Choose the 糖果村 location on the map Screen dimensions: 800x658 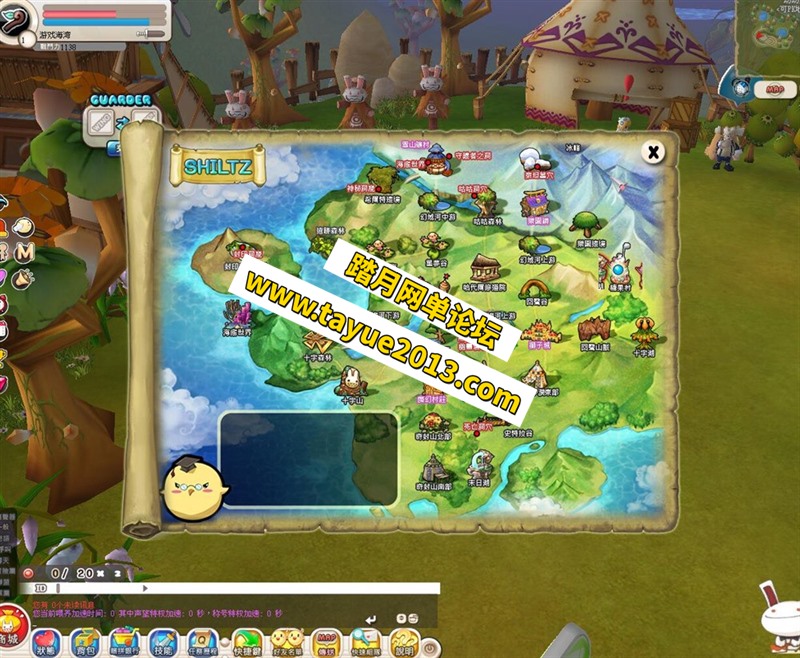click(x=617, y=269)
